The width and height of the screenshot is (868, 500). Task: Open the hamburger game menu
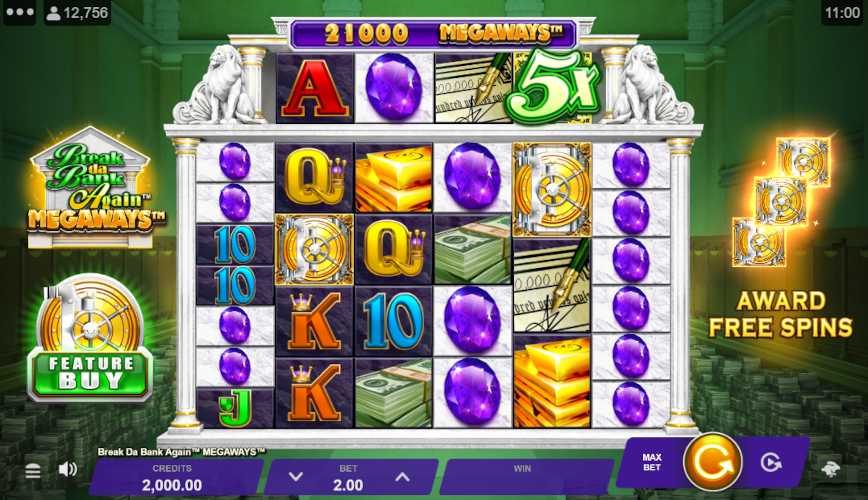pyautogui.click(x=33, y=470)
